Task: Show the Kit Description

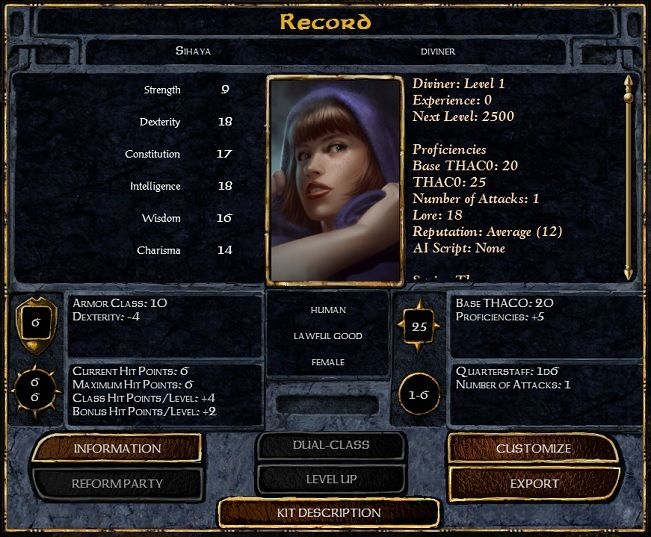Action: (328, 513)
